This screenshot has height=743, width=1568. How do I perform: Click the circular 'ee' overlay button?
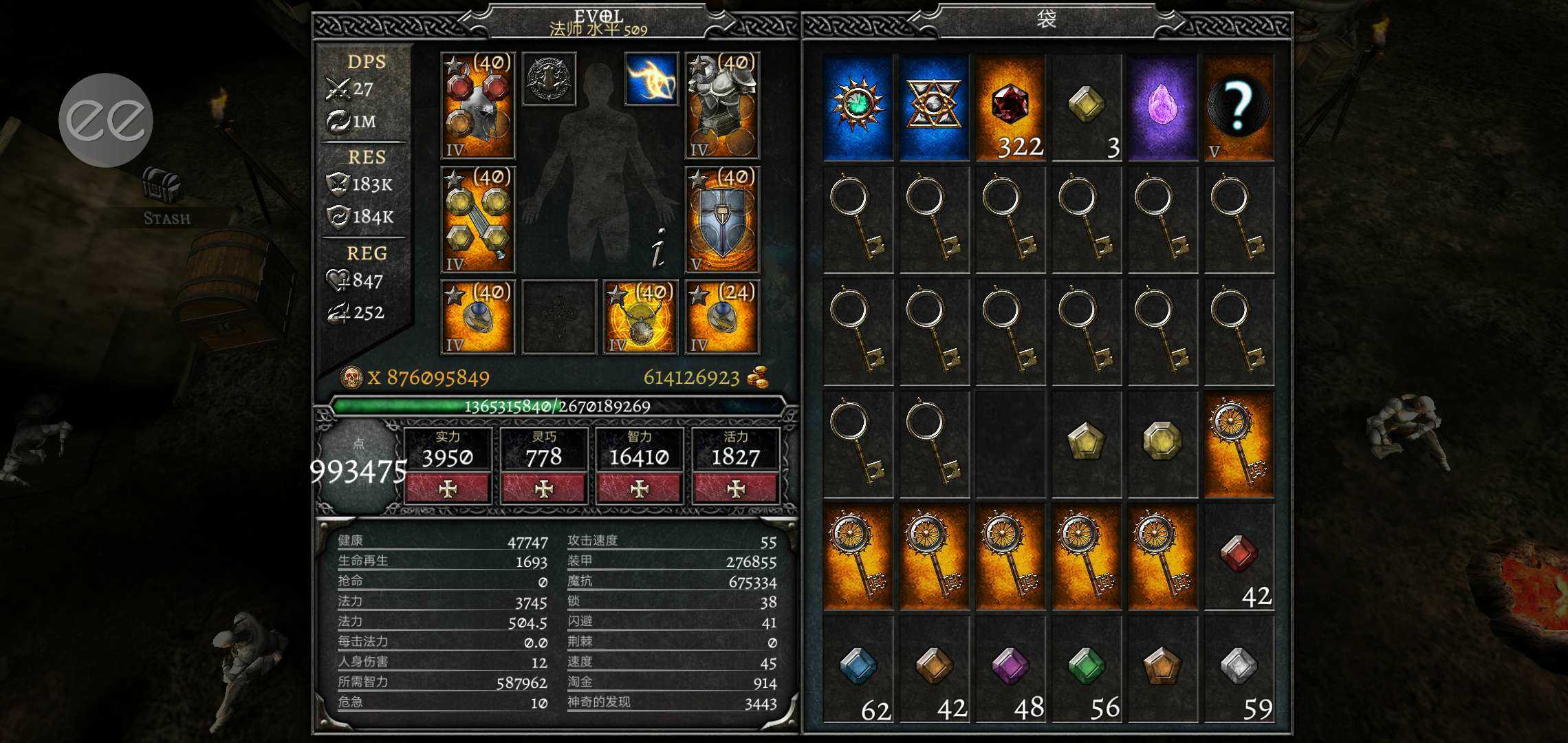tap(106, 120)
